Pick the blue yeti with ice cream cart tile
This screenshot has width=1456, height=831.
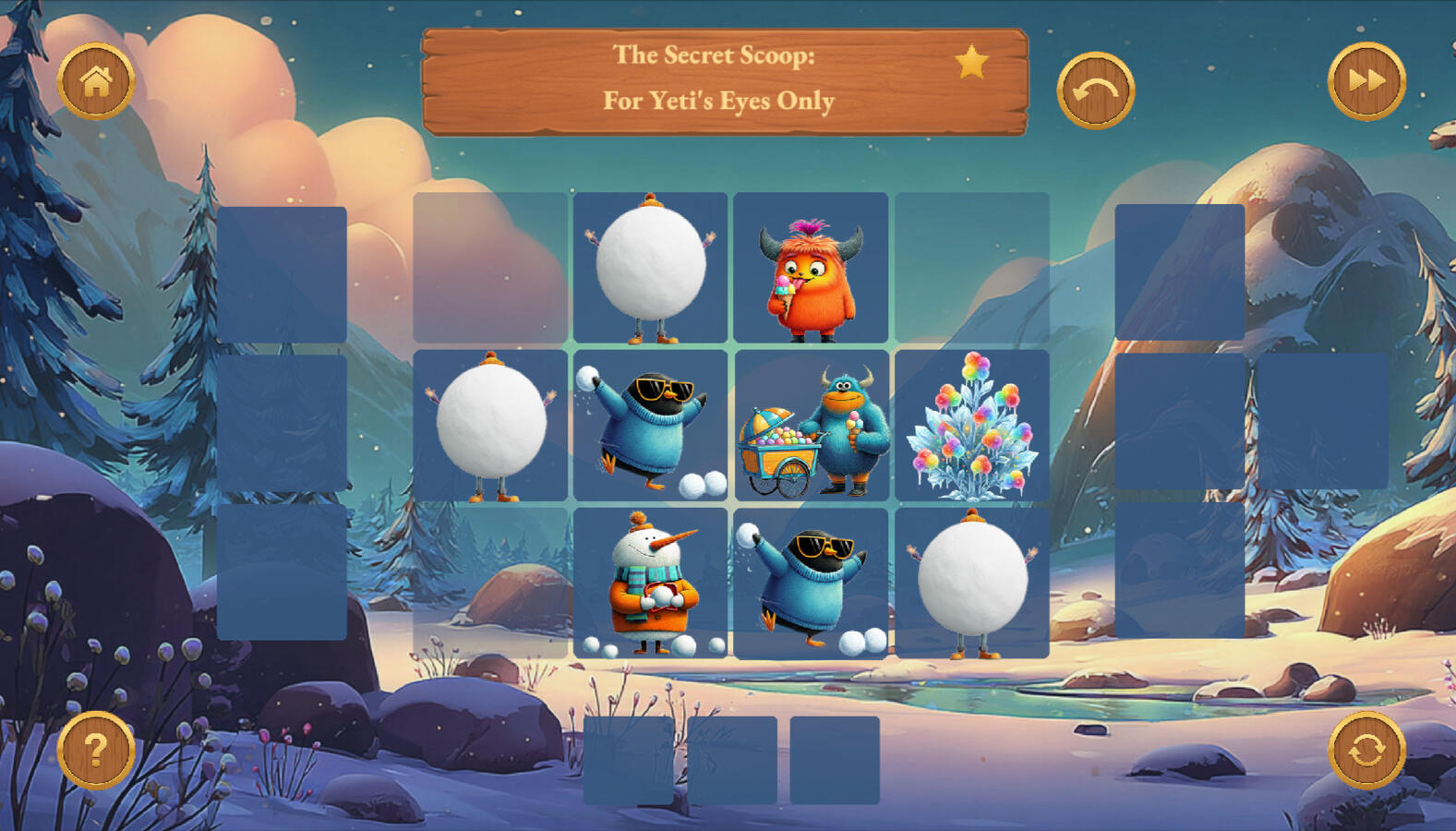click(x=811, y=426)
